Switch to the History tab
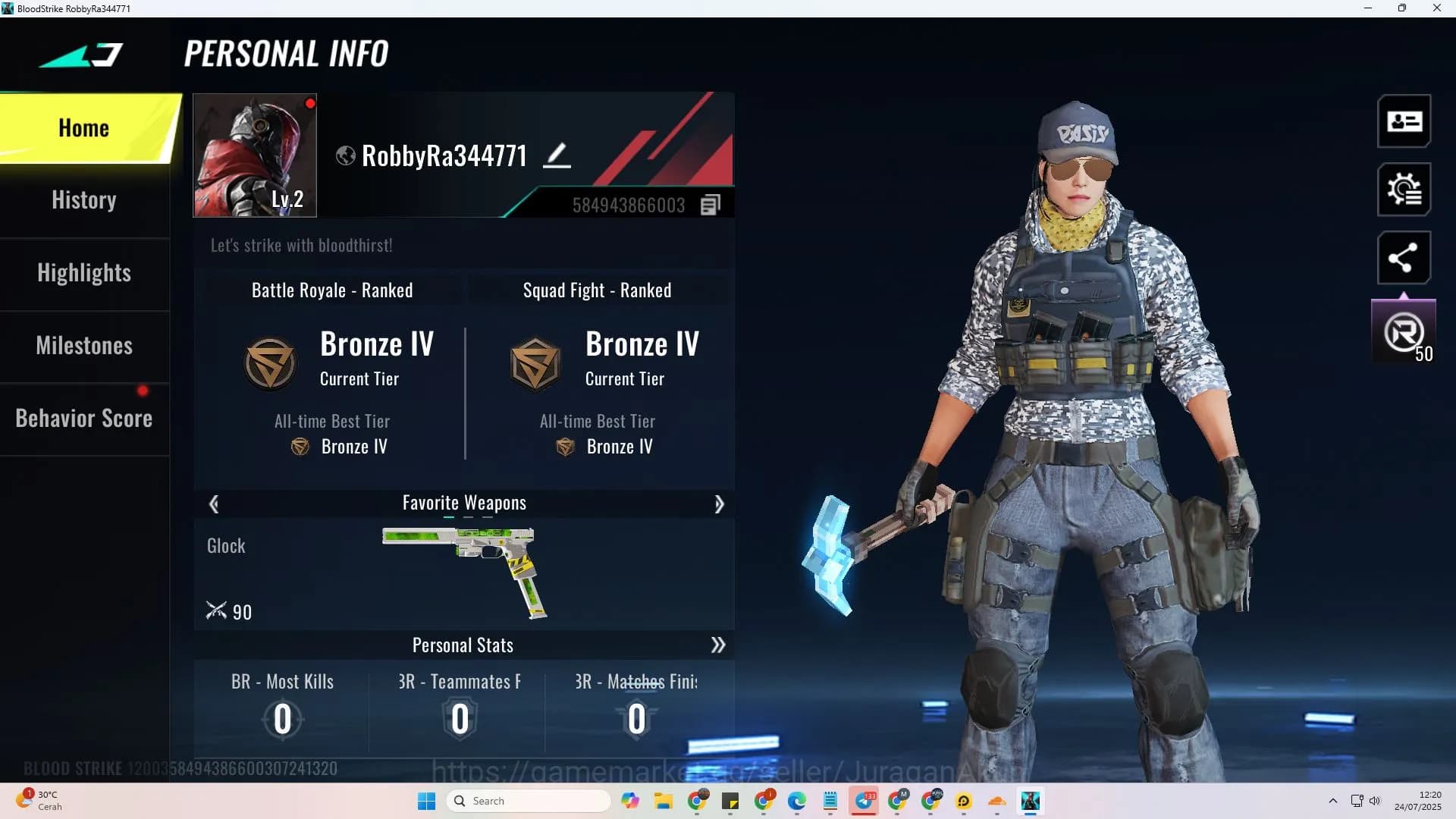1456x819 pixels. [x=83, y=199]
